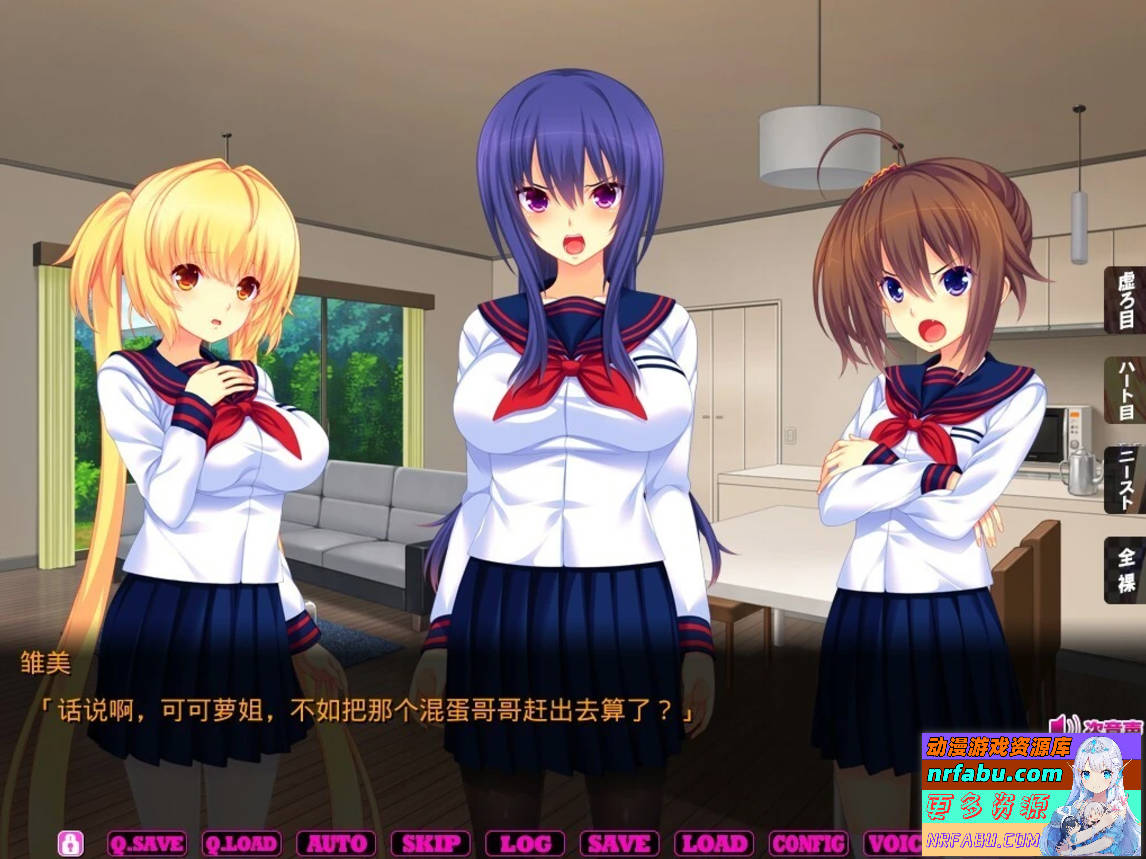Toggle the ハート目 side option

1126,390
